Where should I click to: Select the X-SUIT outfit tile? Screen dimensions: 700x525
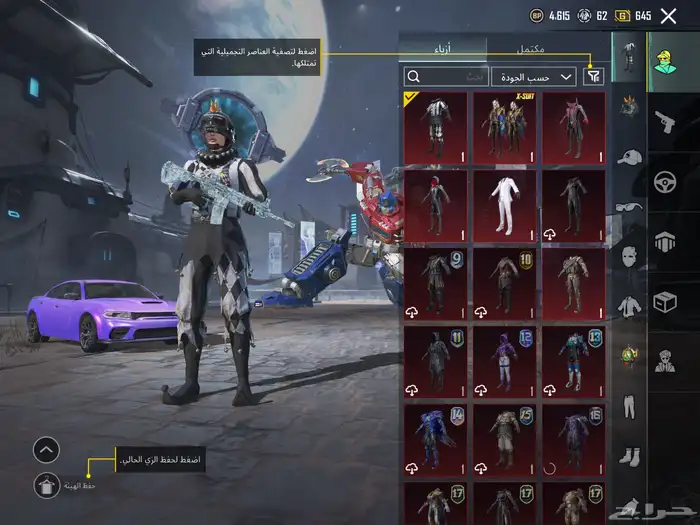point(504,128)
